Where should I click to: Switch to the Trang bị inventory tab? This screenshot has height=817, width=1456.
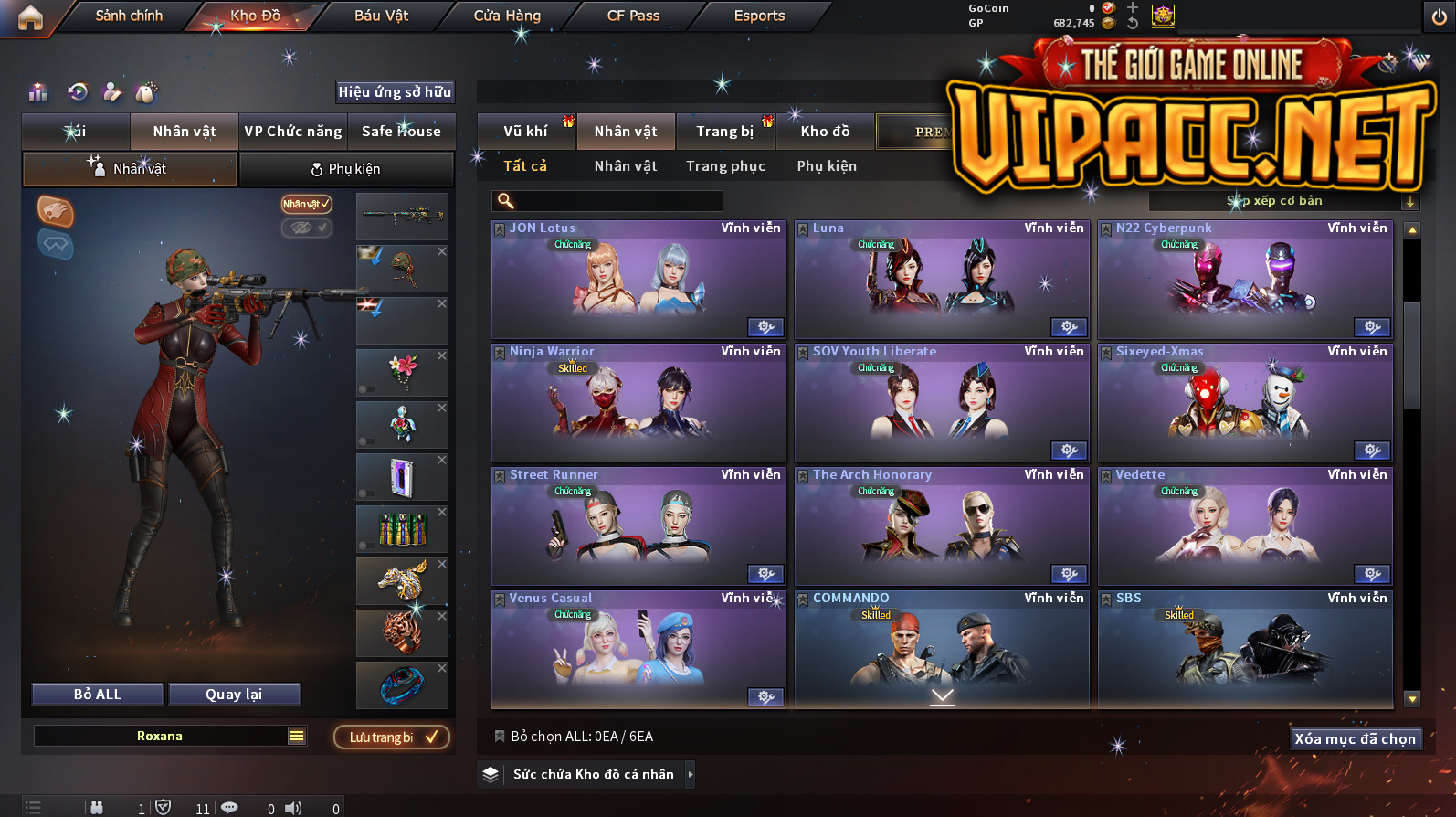[x=725, y=132]
